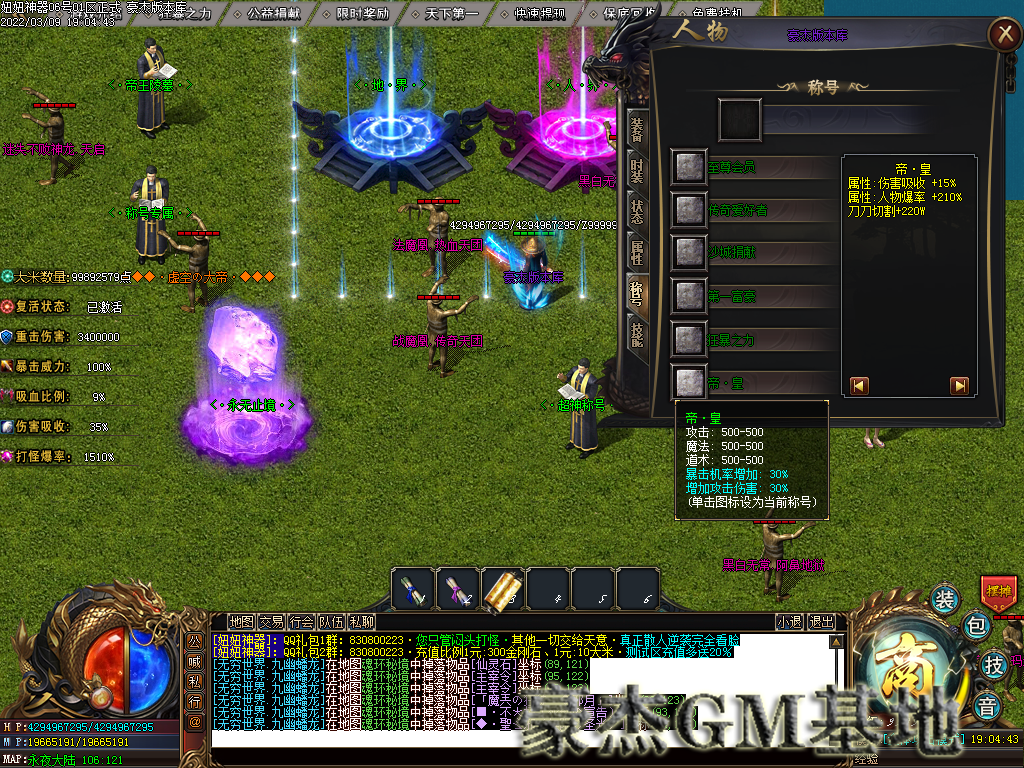Switch to the 装备 equipment tab
The width and height of the screenshot is (1024, 768).
[637, 129]
